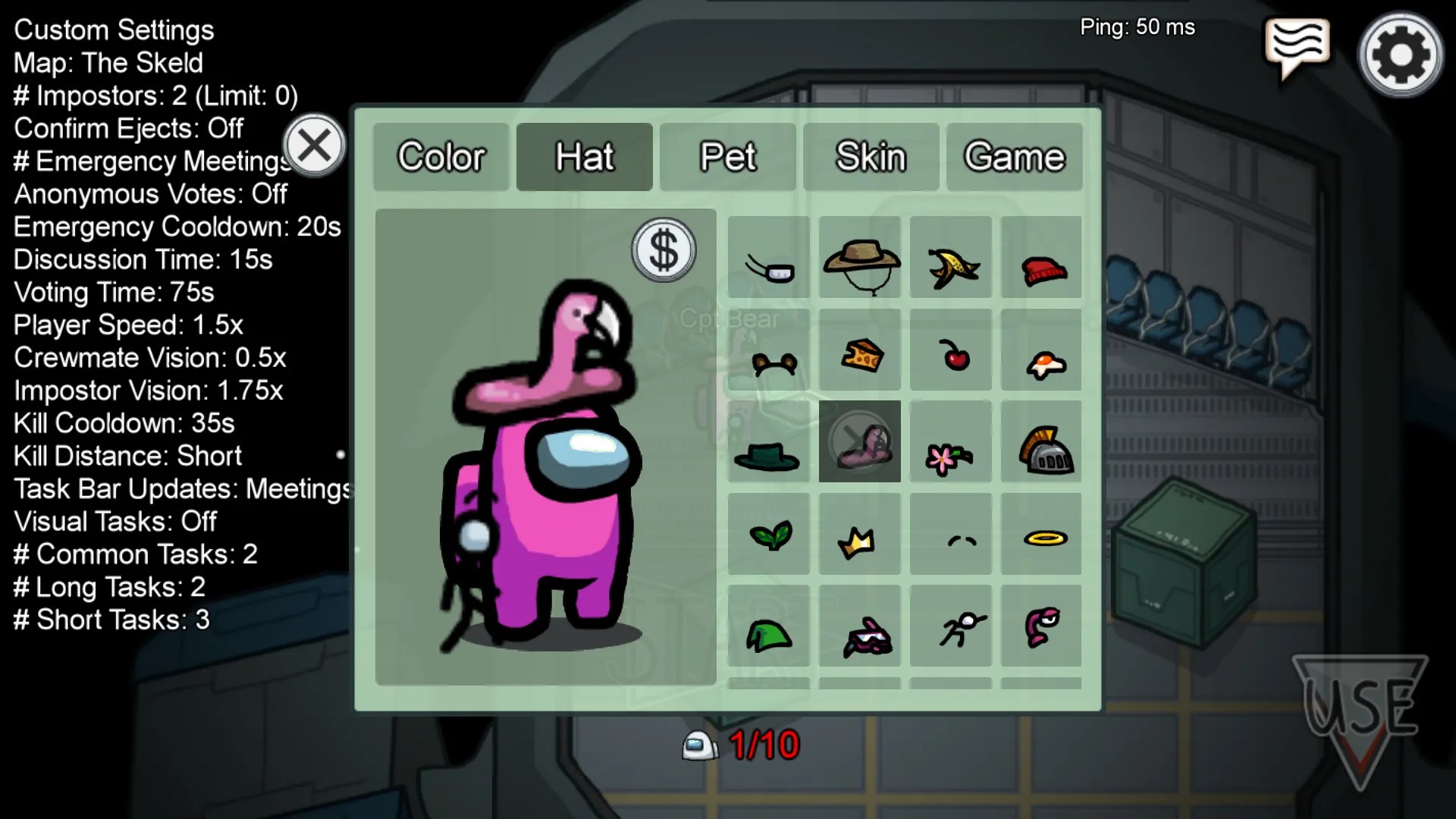Switch to the Skin tab
This screenshot has width=1456, height=819.
[x=871, y=157]
